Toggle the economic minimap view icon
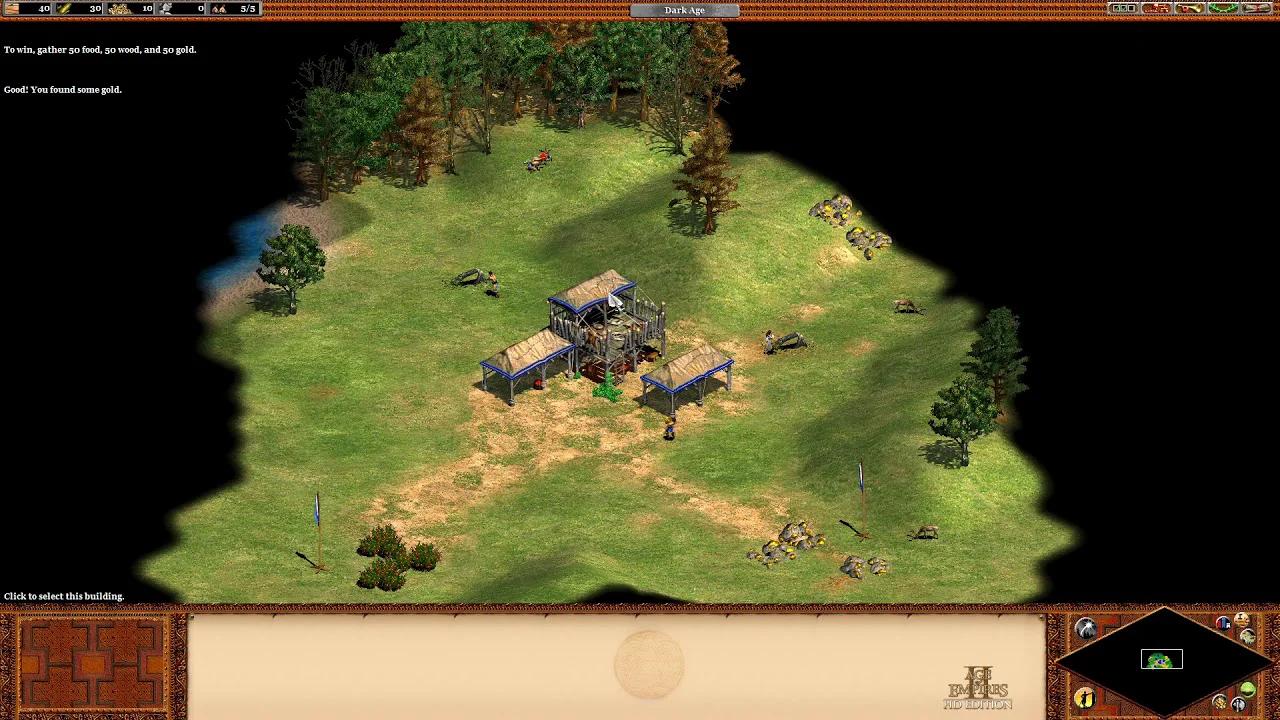Image resolution: width=1280 pixels, height=720 pixels. (1219, 702)
